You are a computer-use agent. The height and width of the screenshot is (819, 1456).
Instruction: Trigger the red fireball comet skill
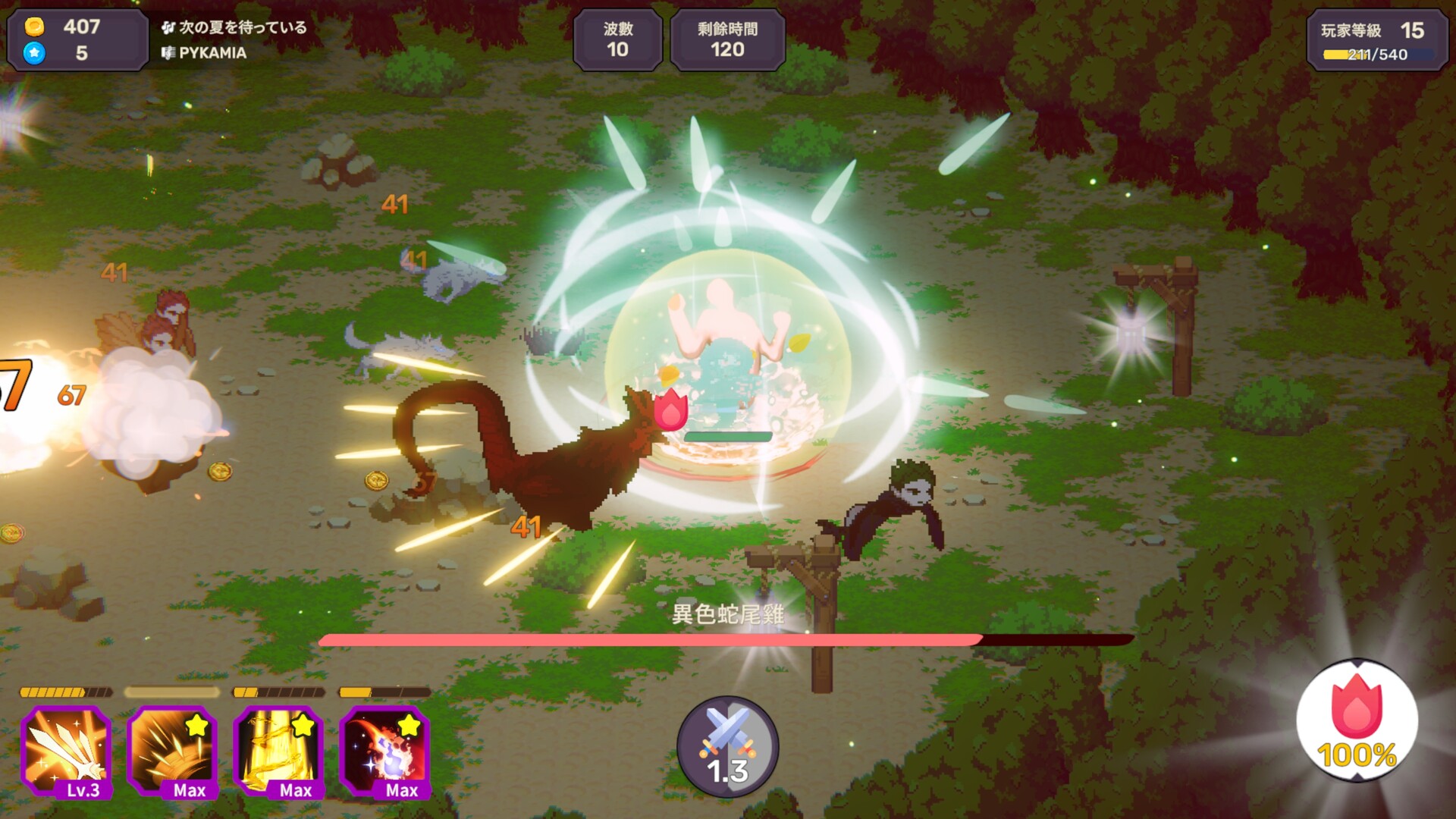point(384,751)
